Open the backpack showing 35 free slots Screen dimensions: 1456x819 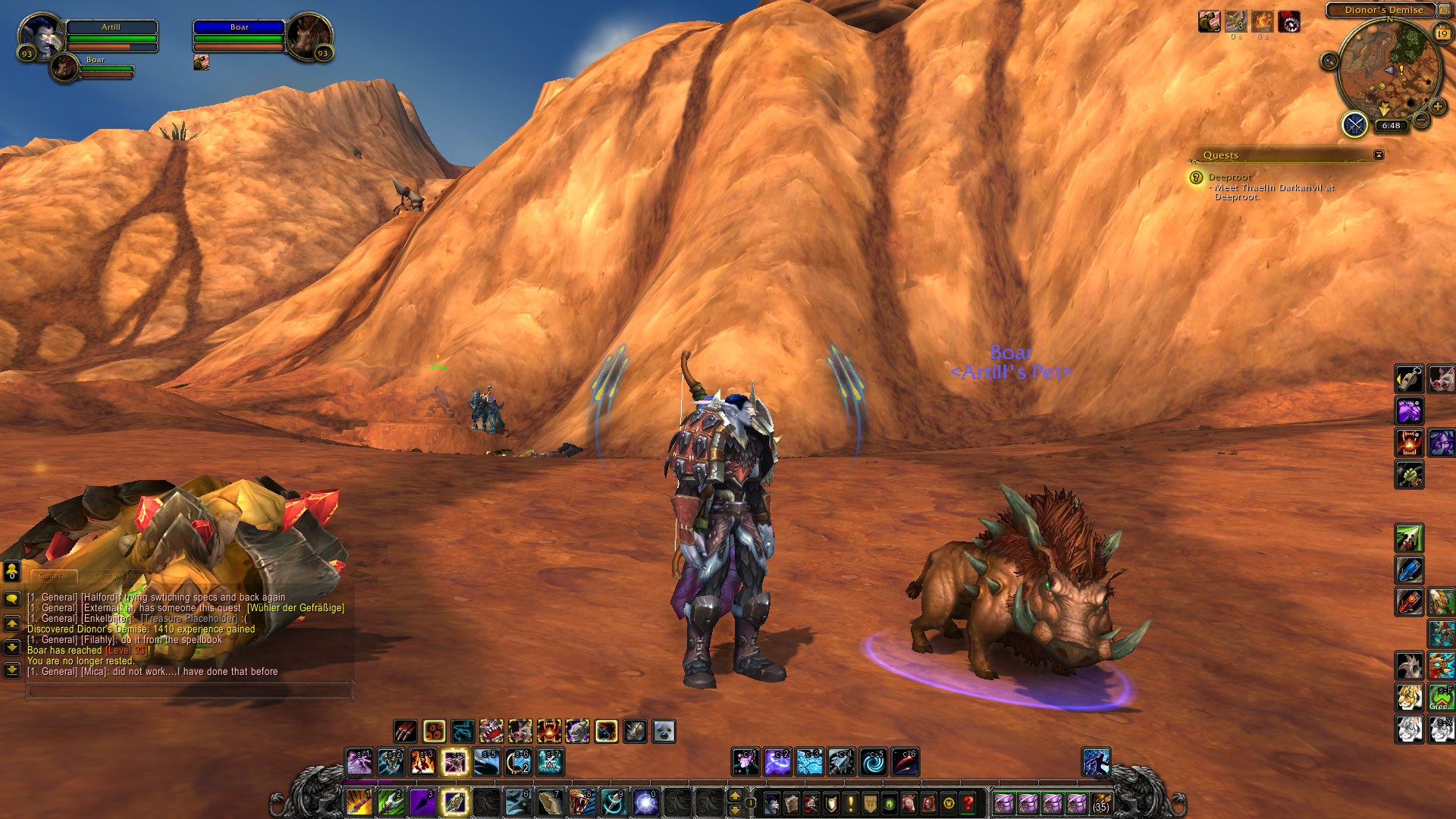point(1101,802)
